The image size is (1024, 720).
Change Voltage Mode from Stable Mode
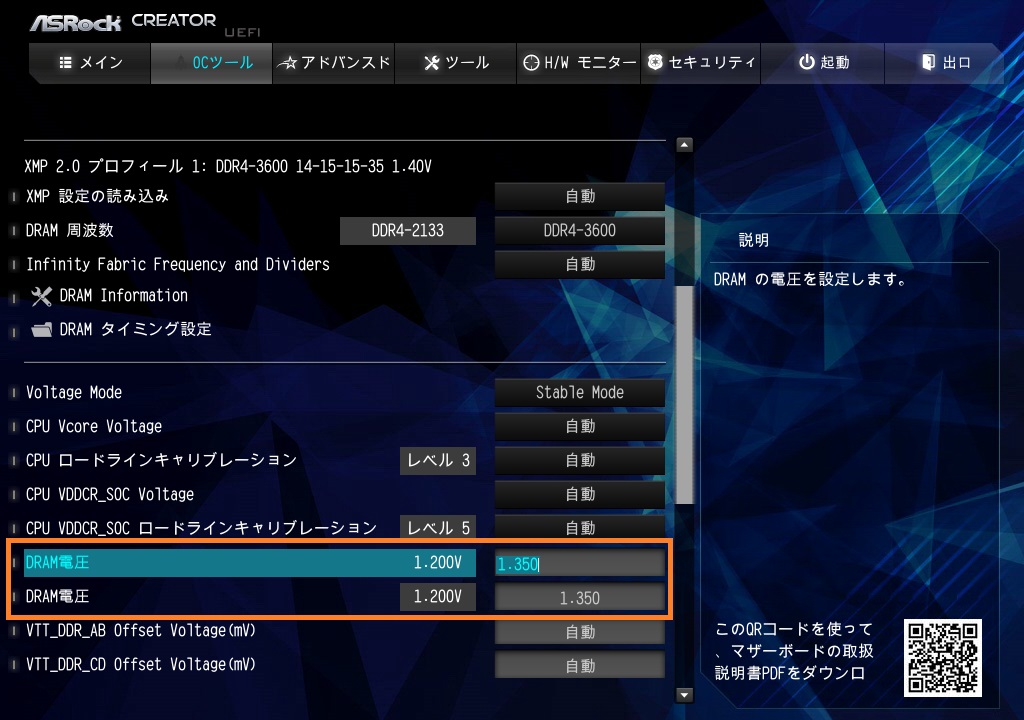coord(580,393)
